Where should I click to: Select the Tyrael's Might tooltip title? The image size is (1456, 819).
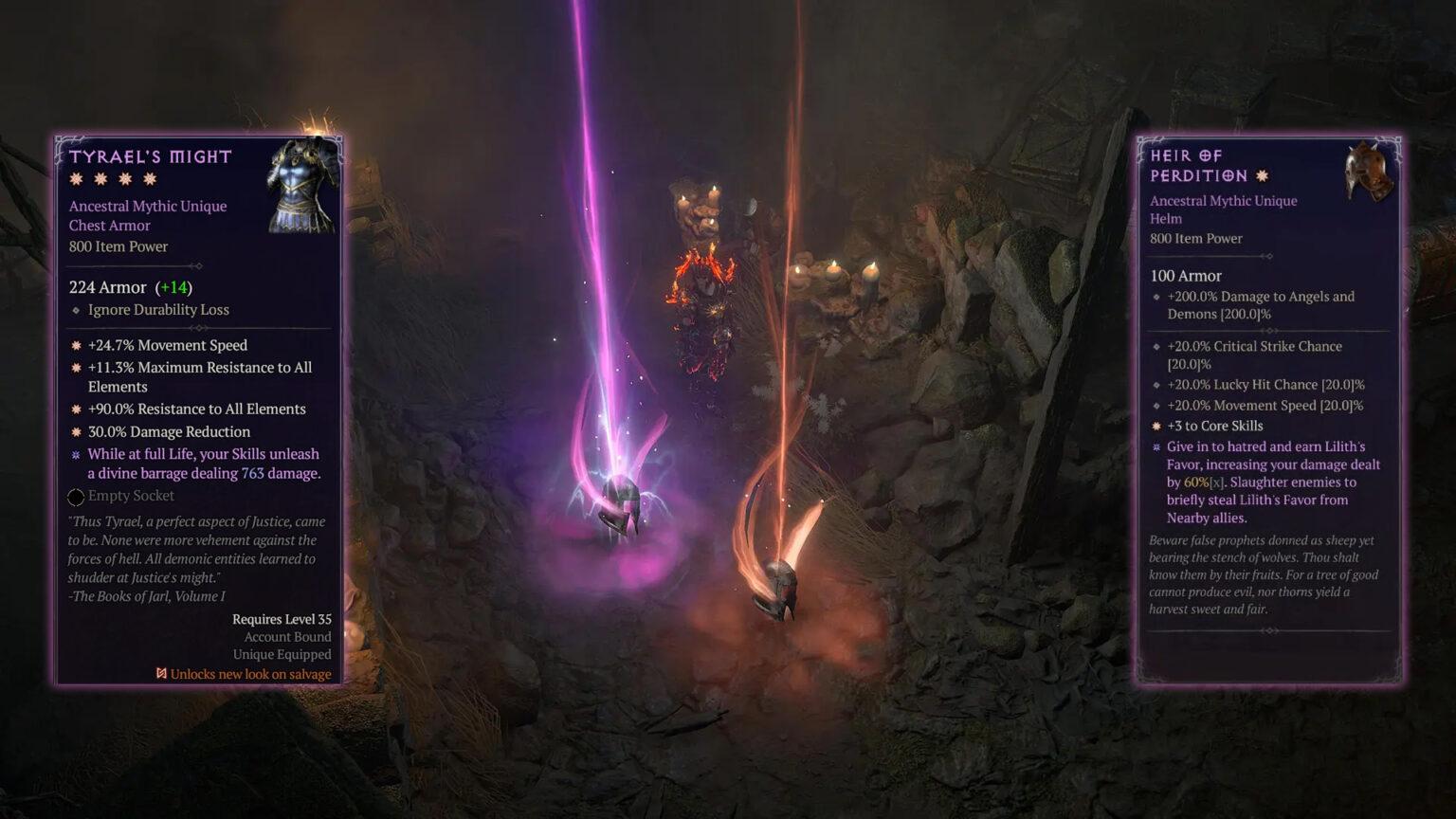(150, 156)
